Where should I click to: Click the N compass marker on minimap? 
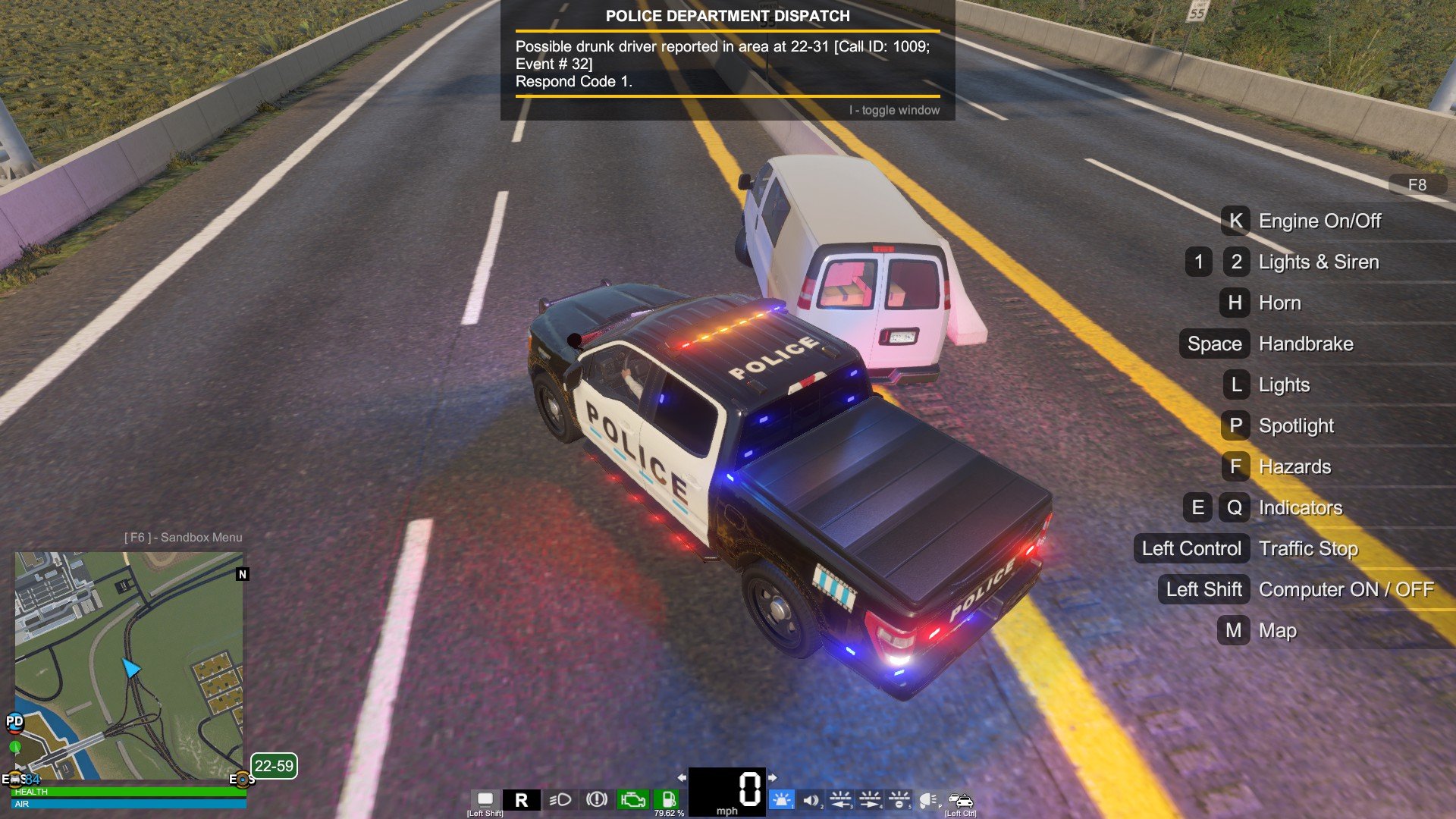[x=243, y=574]
